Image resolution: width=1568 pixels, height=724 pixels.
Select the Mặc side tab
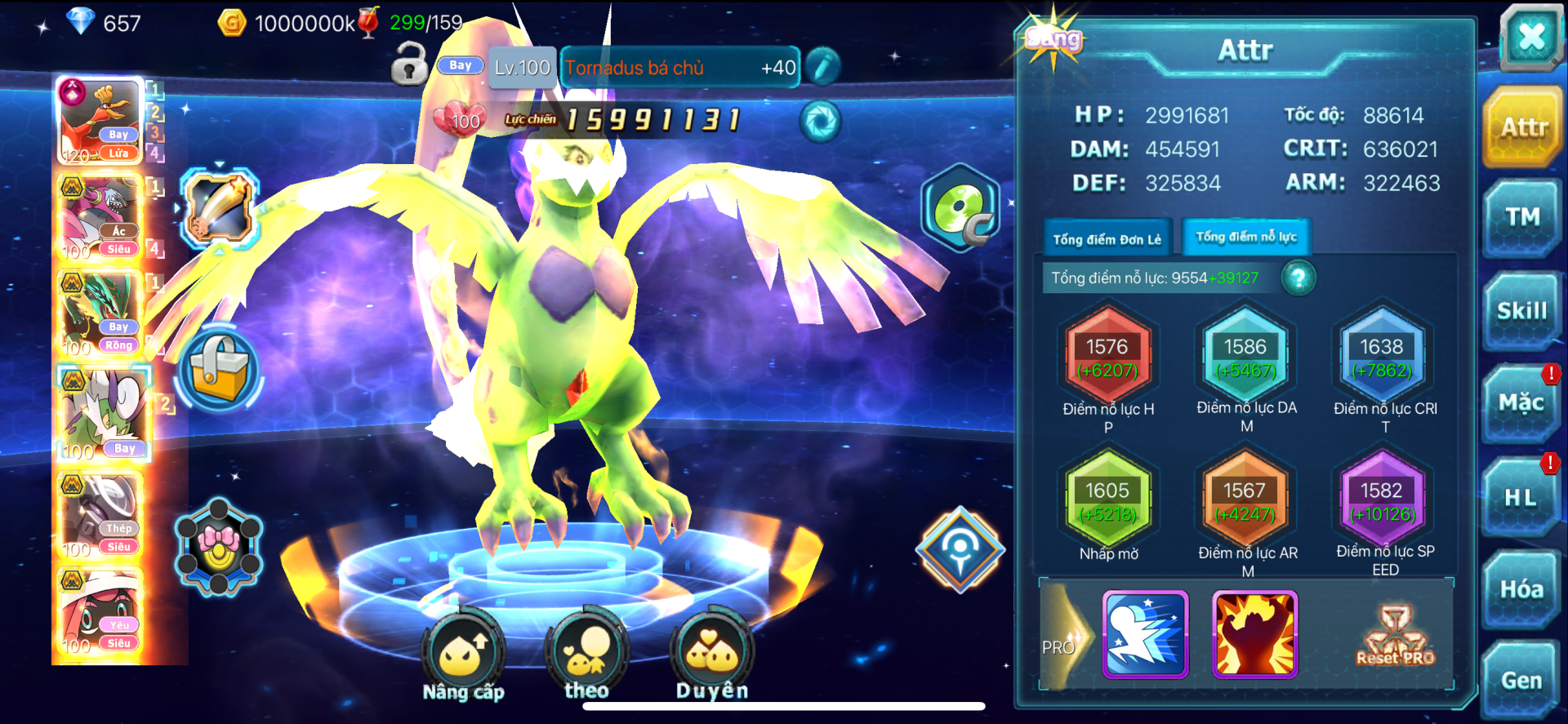[1522, 403]
